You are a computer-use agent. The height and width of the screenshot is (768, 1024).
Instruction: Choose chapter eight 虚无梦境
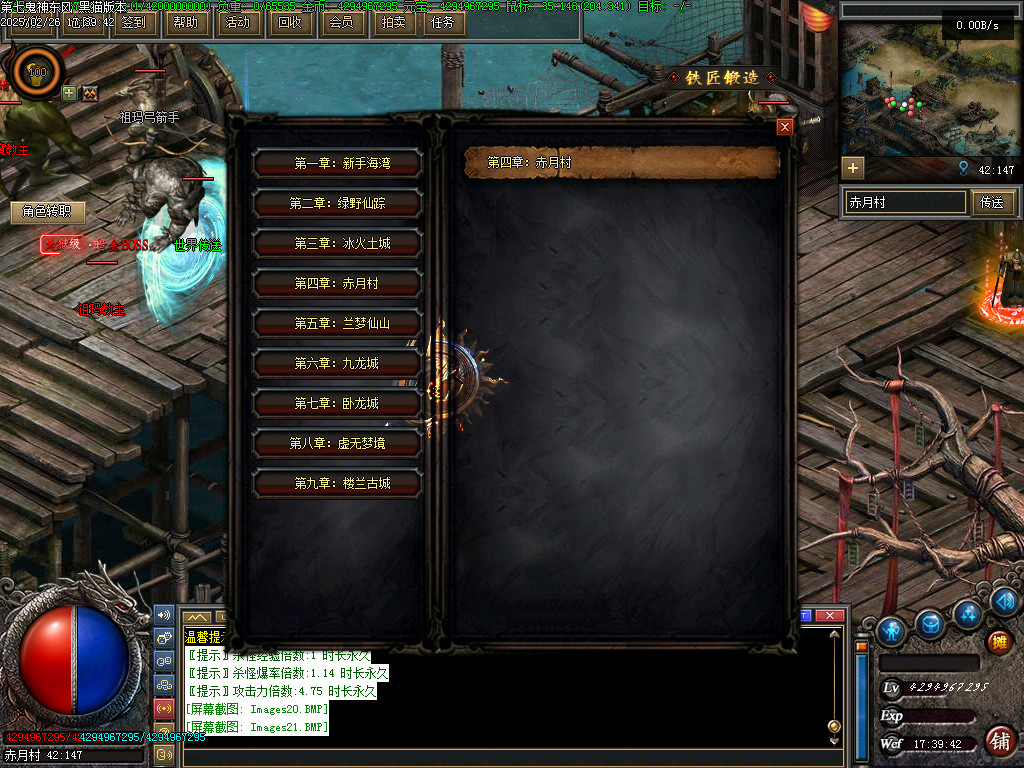pyautogui.click(x=337, y=443)
